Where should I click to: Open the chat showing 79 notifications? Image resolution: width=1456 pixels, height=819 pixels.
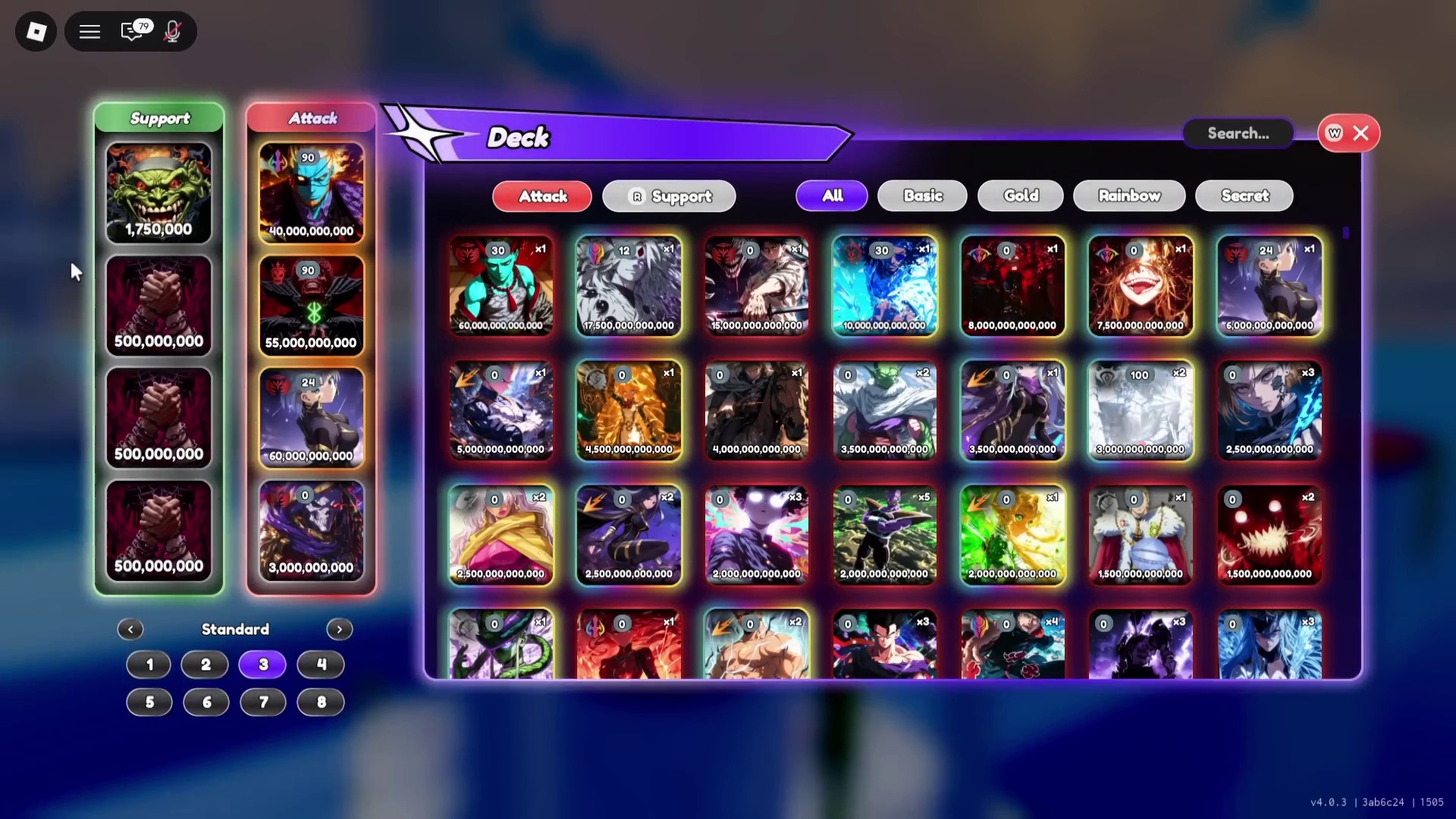(x=132, y=32)
